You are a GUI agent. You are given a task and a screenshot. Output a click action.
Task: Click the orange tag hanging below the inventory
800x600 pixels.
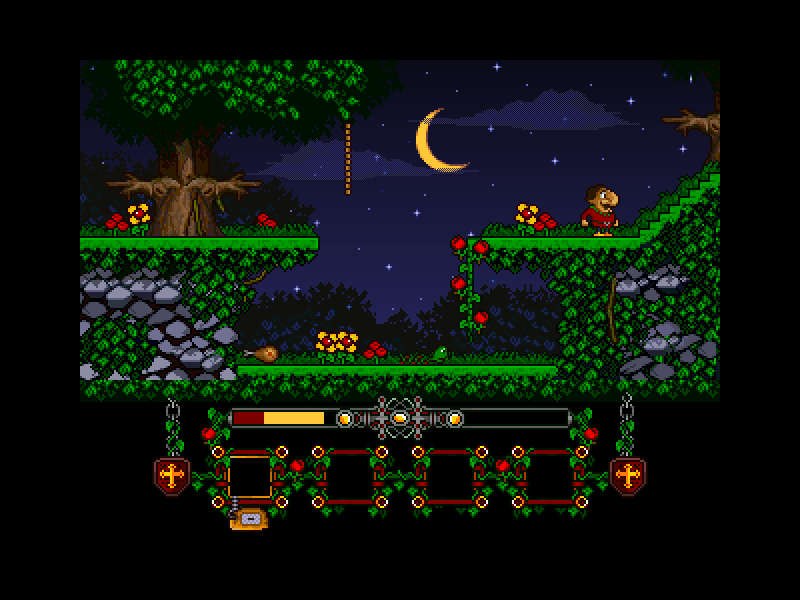tap(247, 518)
